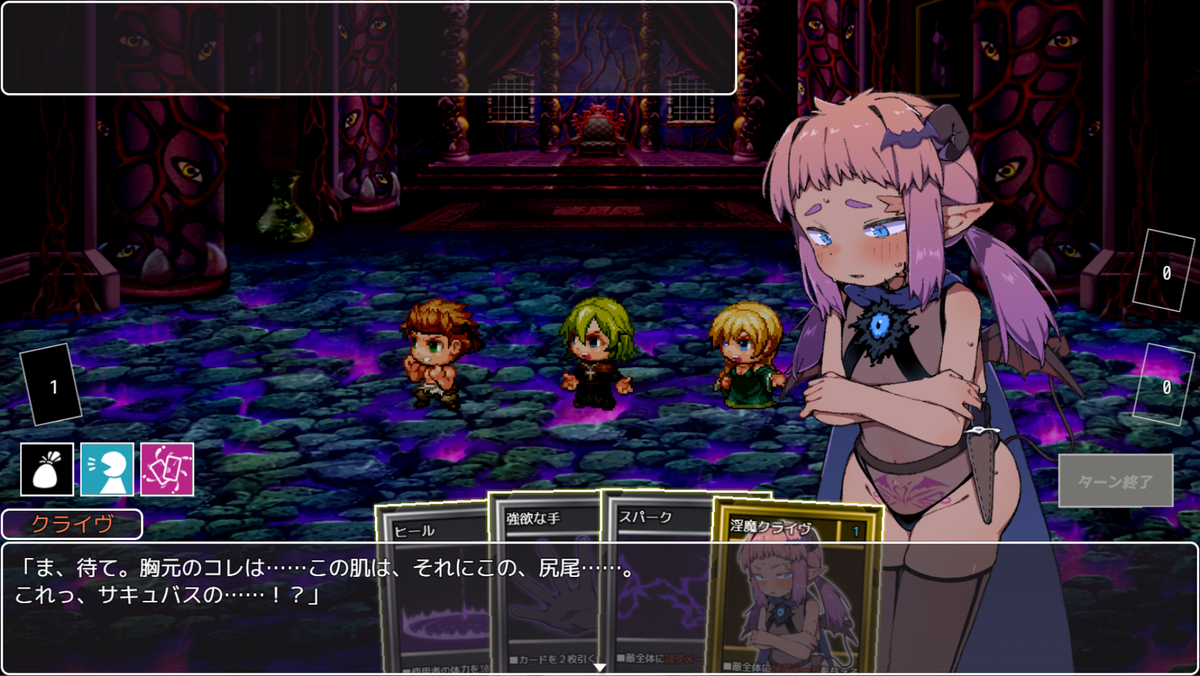This screenshot has width=1200, height=676.
Task: Activate the blue speaking-figure icon
Action: (107, 469)
